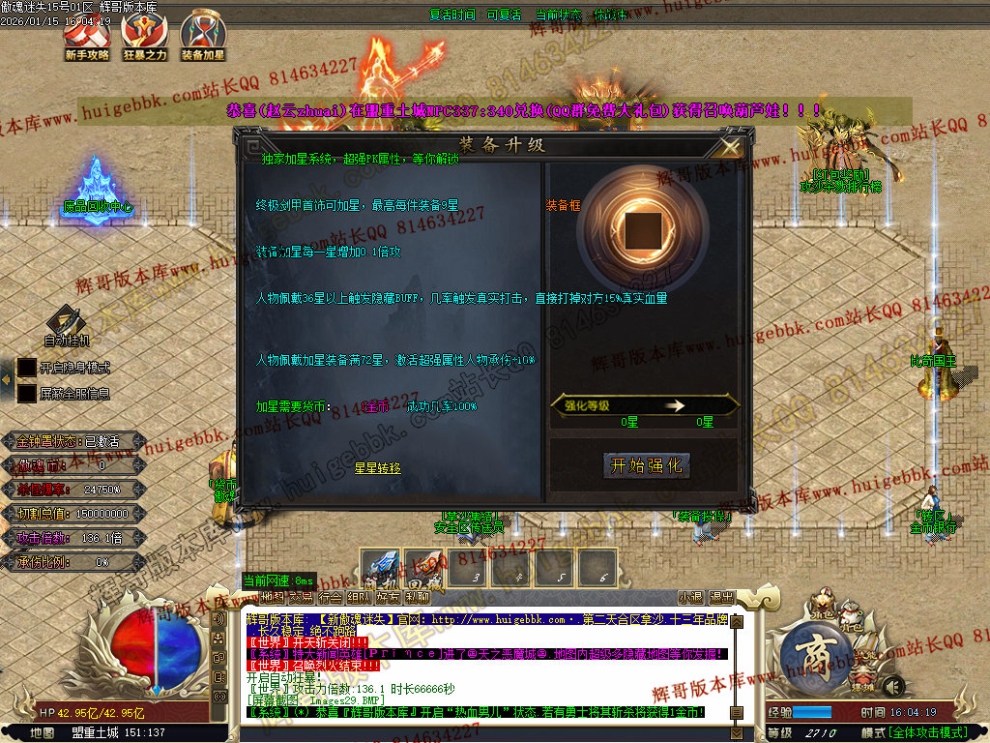Tick the 屏蔽全服信息 block server messages checkbox
Screen dimensions: 990x743
27,393
